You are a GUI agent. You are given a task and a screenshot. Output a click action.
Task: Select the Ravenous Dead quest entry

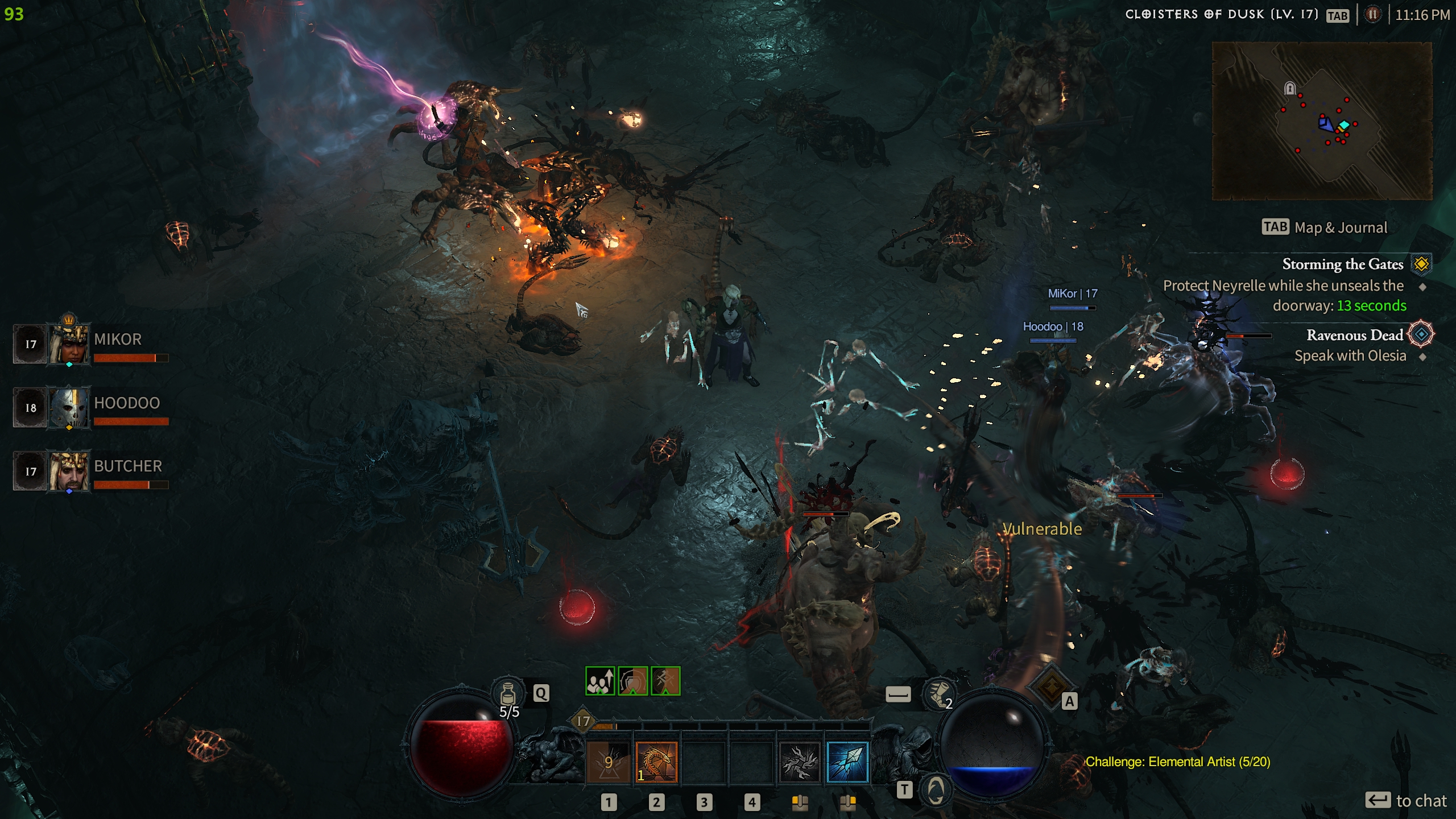pyautogui.click(x=1355, y=335)
